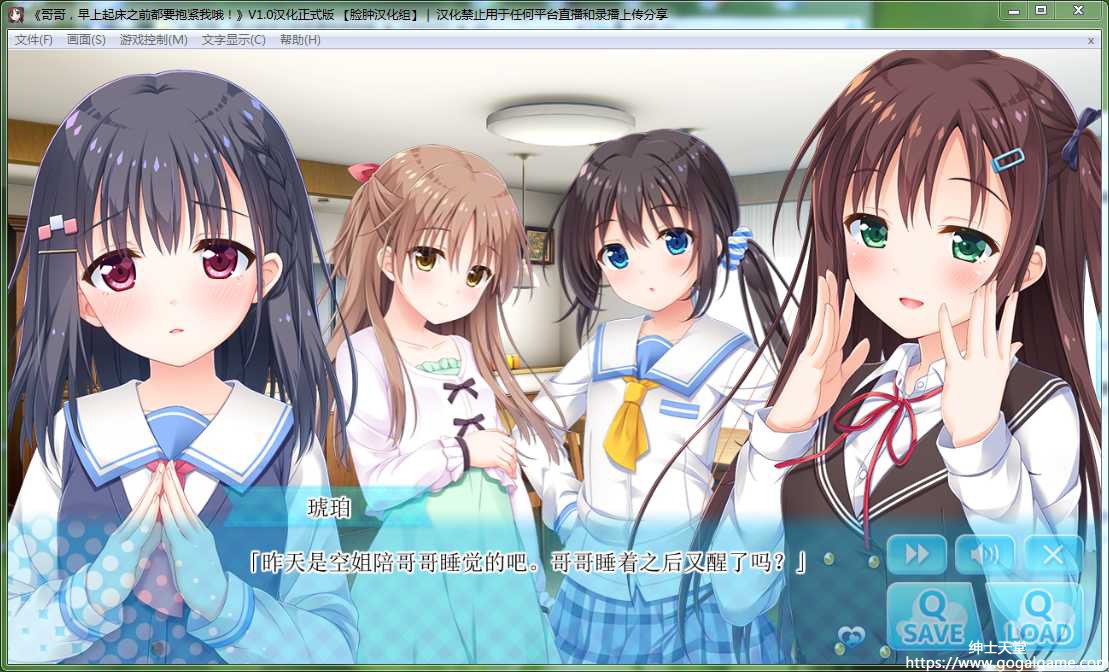The width and height of the screenshot is (1109, 672).
Task: Open the 游戏控制(M) game control menu
Action: coord(153,40)
